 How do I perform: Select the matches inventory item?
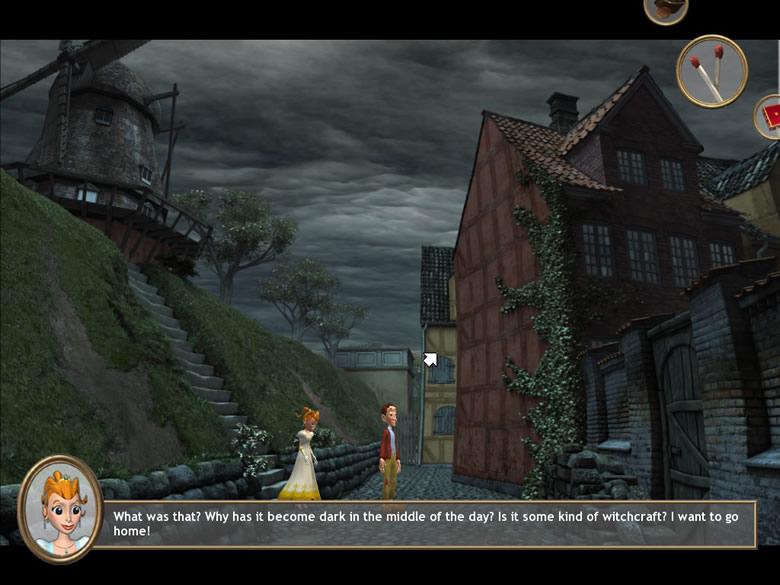(x=711, y=71)
